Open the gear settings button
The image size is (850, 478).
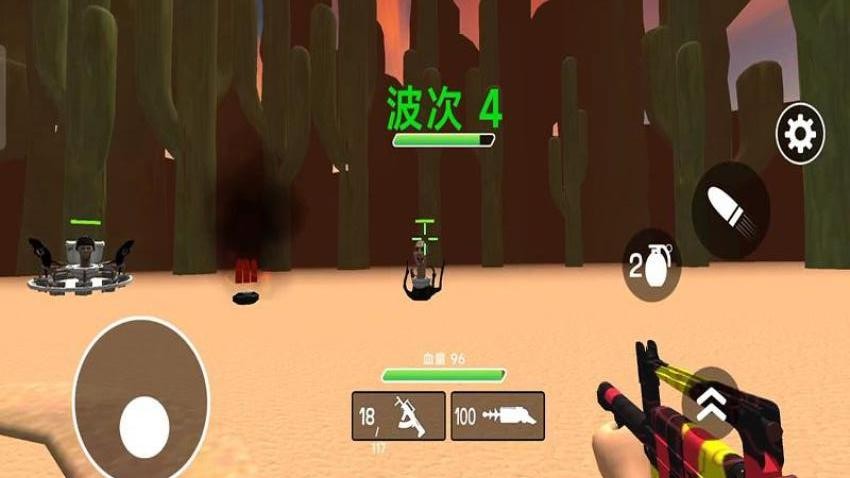tap(800, 134)
